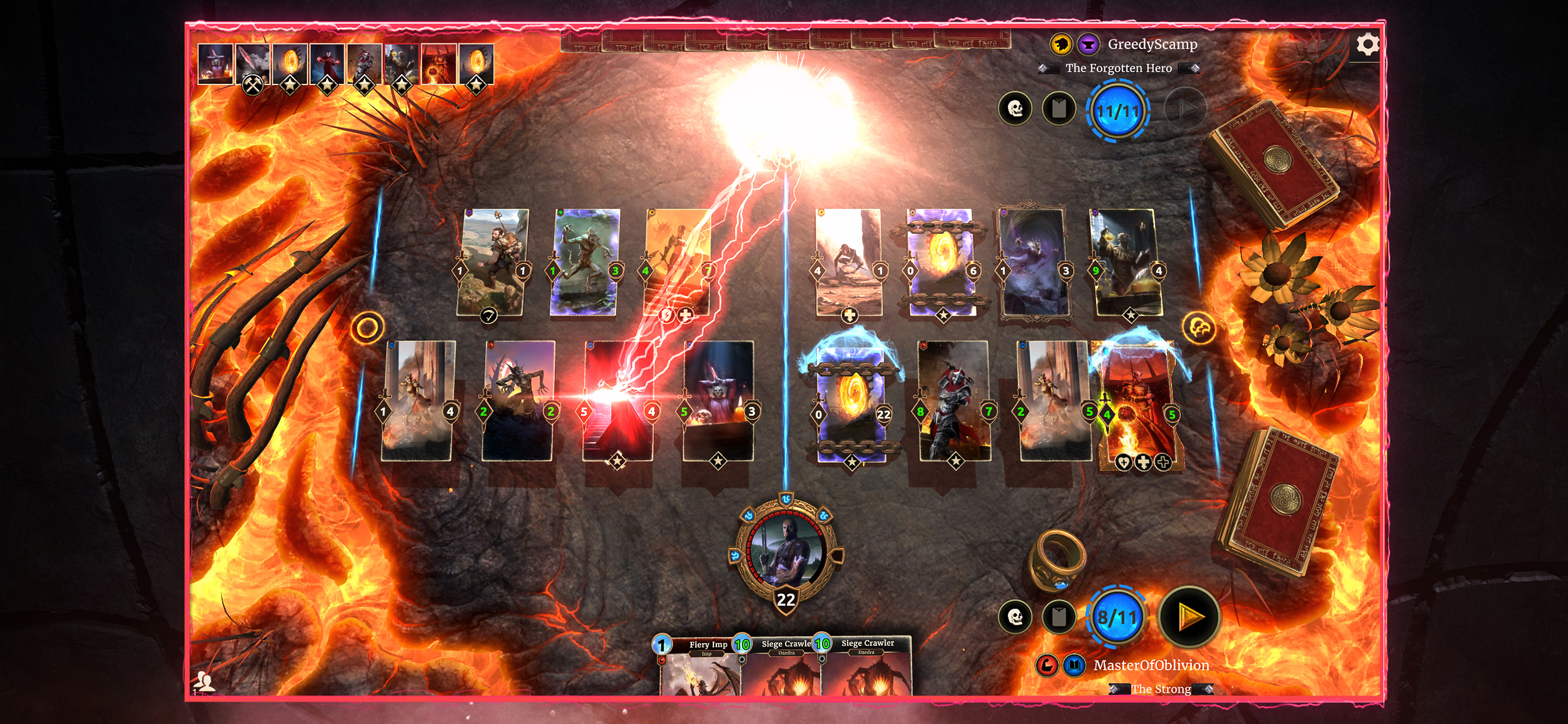Viewport: 1568px width, 724px height.
Task: Open the settings gear menu
Action: pyautogui.click(x=1367, y=44)
